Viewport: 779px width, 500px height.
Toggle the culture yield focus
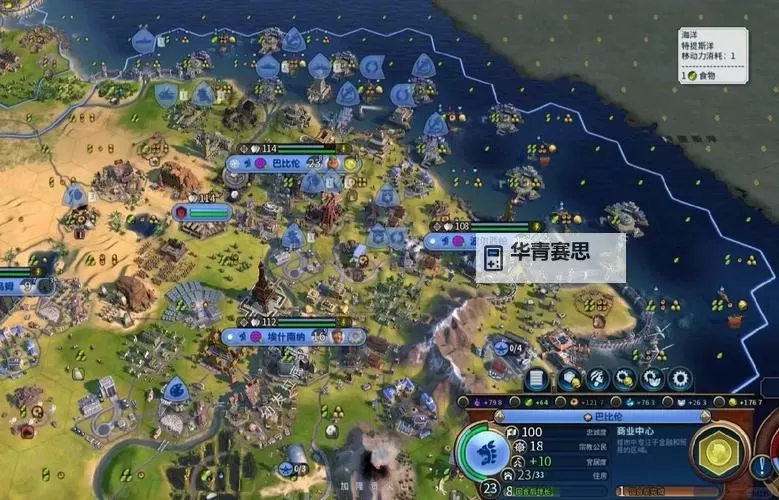click(x=475, y=402)
